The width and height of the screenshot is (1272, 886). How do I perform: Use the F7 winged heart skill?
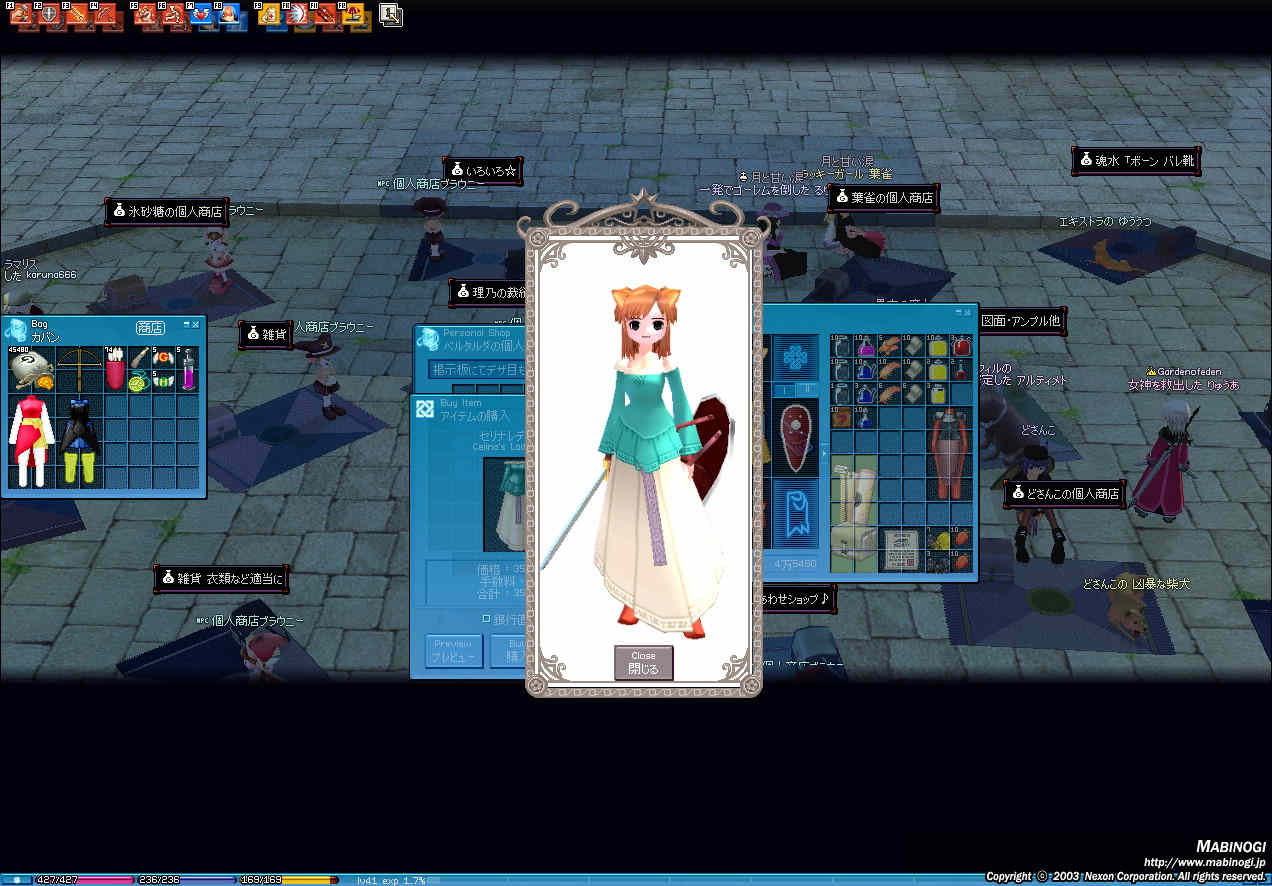(200, 15)
